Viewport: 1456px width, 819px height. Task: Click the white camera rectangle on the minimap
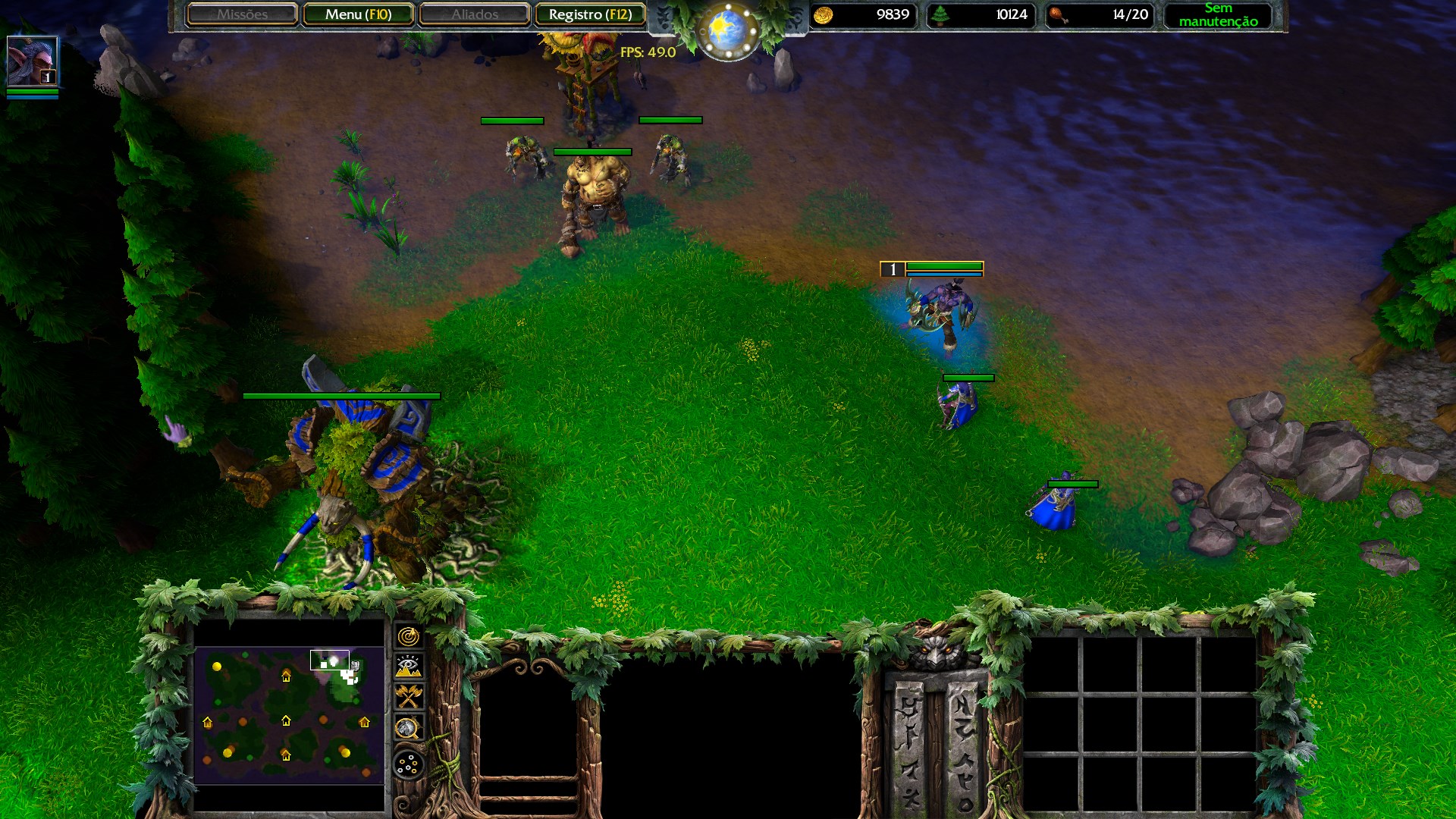coord(329,661)
